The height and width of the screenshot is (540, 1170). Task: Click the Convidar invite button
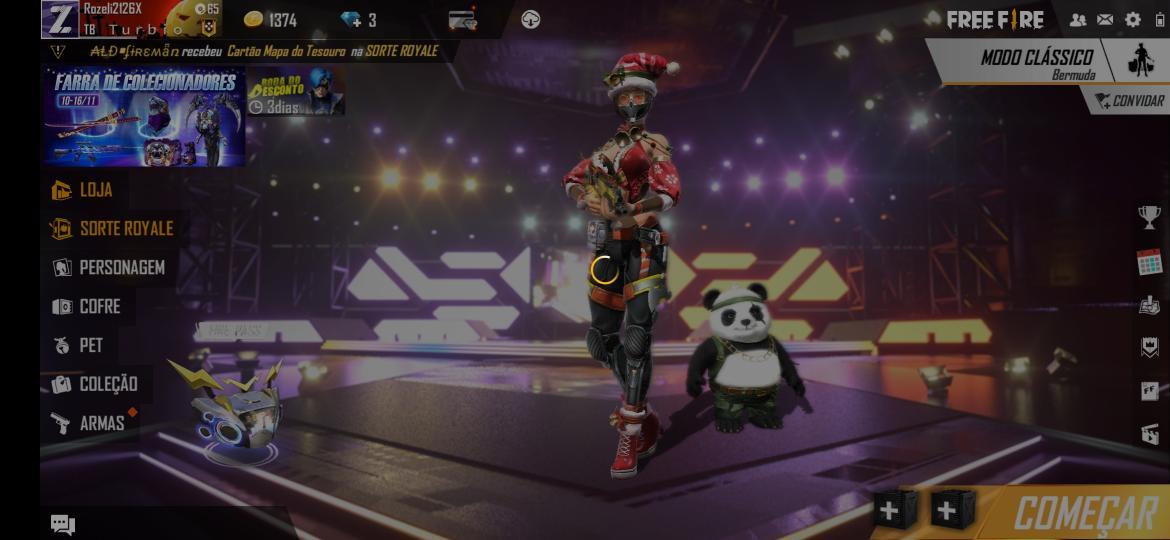[1129, 101]
